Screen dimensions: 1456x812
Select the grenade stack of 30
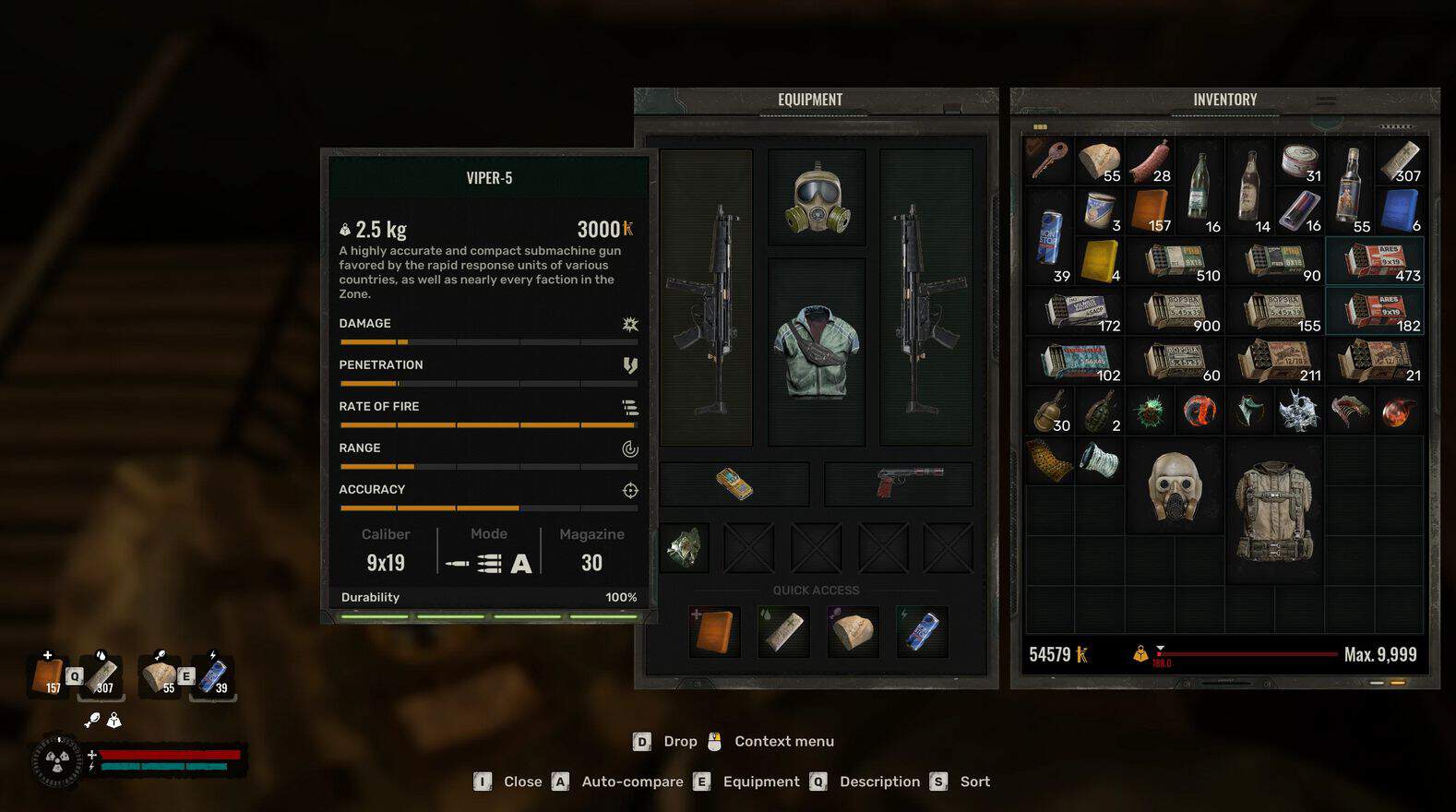pyautogui.click(x=1049, y=412)
